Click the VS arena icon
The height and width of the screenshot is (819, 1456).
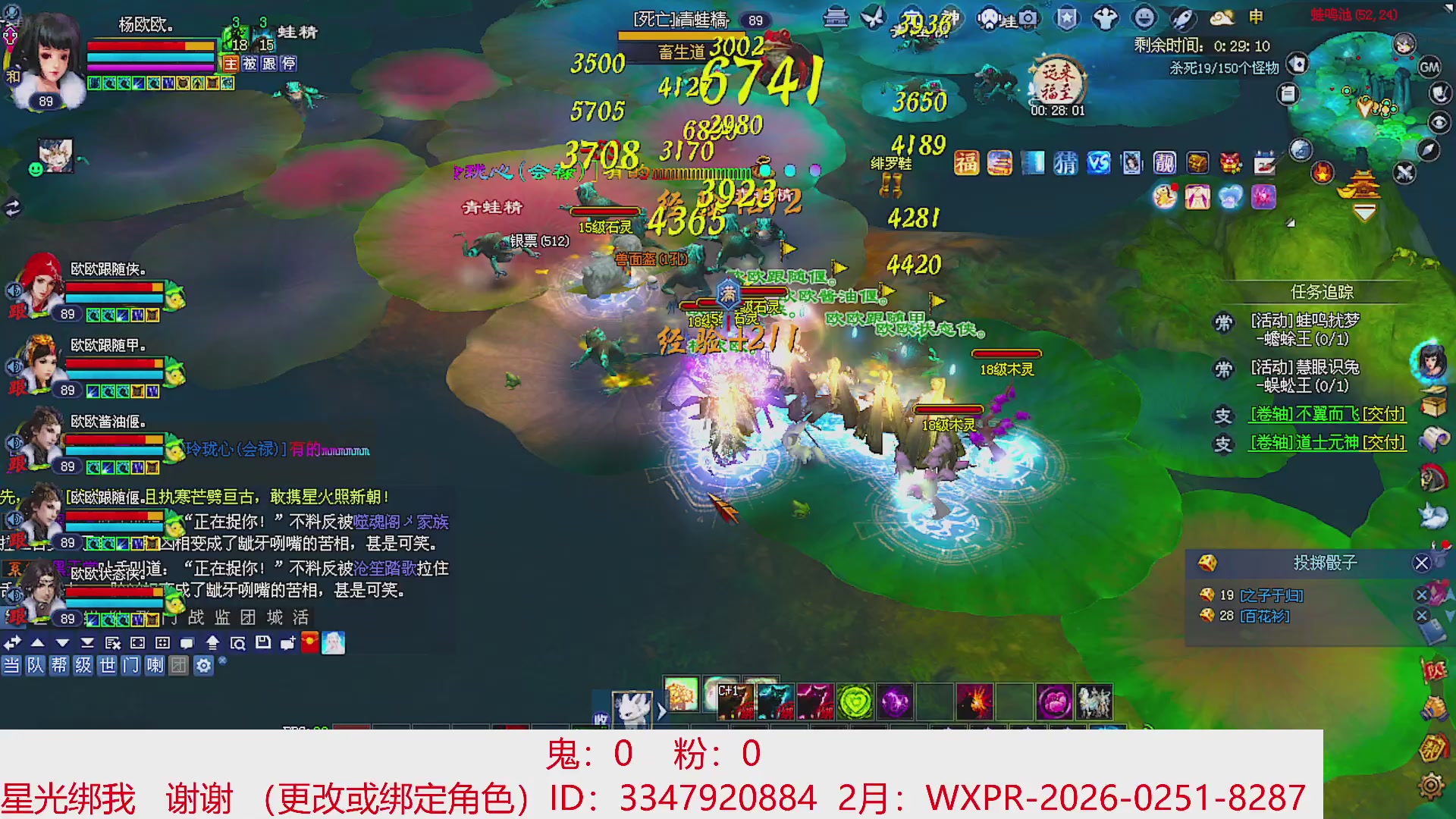coord(1099,163)
